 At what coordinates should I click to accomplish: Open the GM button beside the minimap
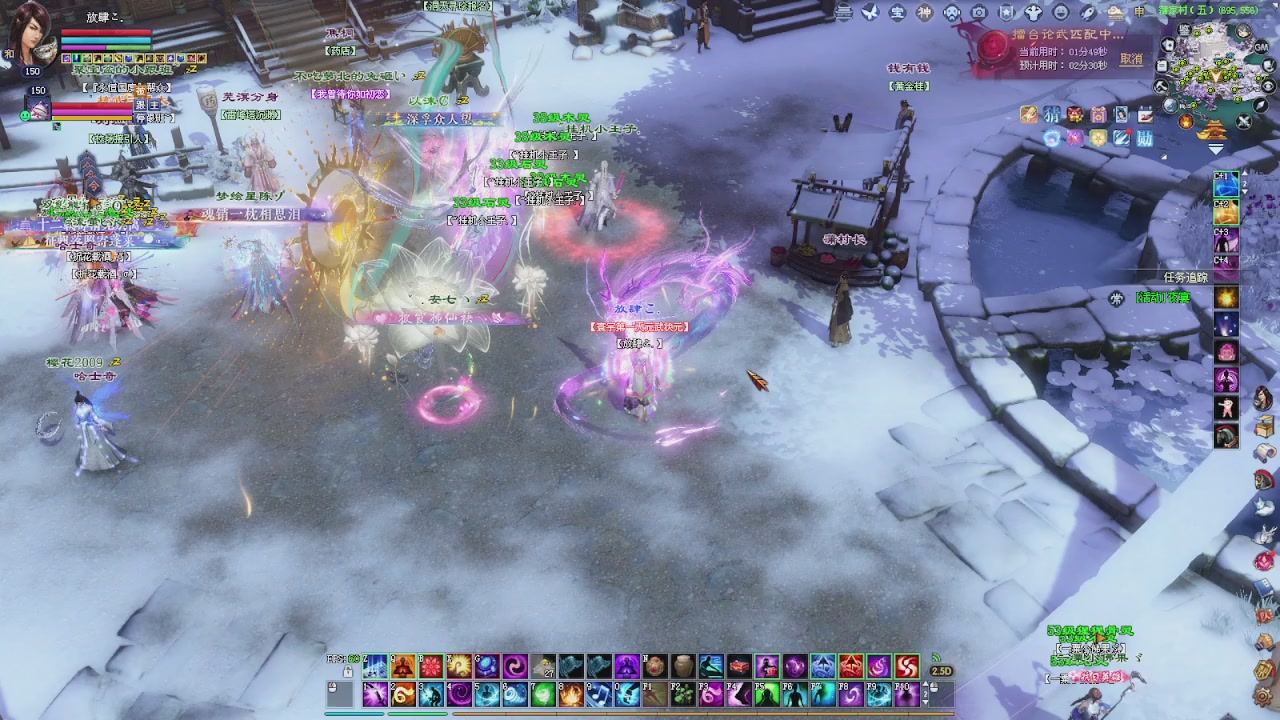[x=1262, y=47]
